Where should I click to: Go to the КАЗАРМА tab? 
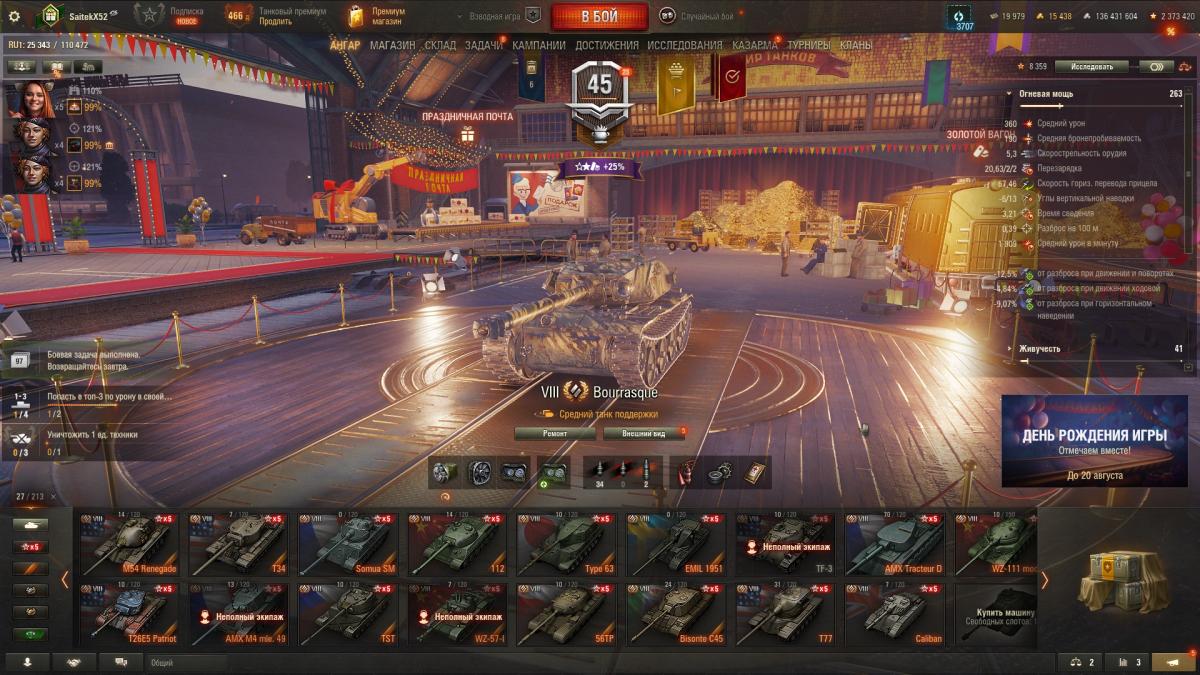pyautogui.click(x=754, y=45)
